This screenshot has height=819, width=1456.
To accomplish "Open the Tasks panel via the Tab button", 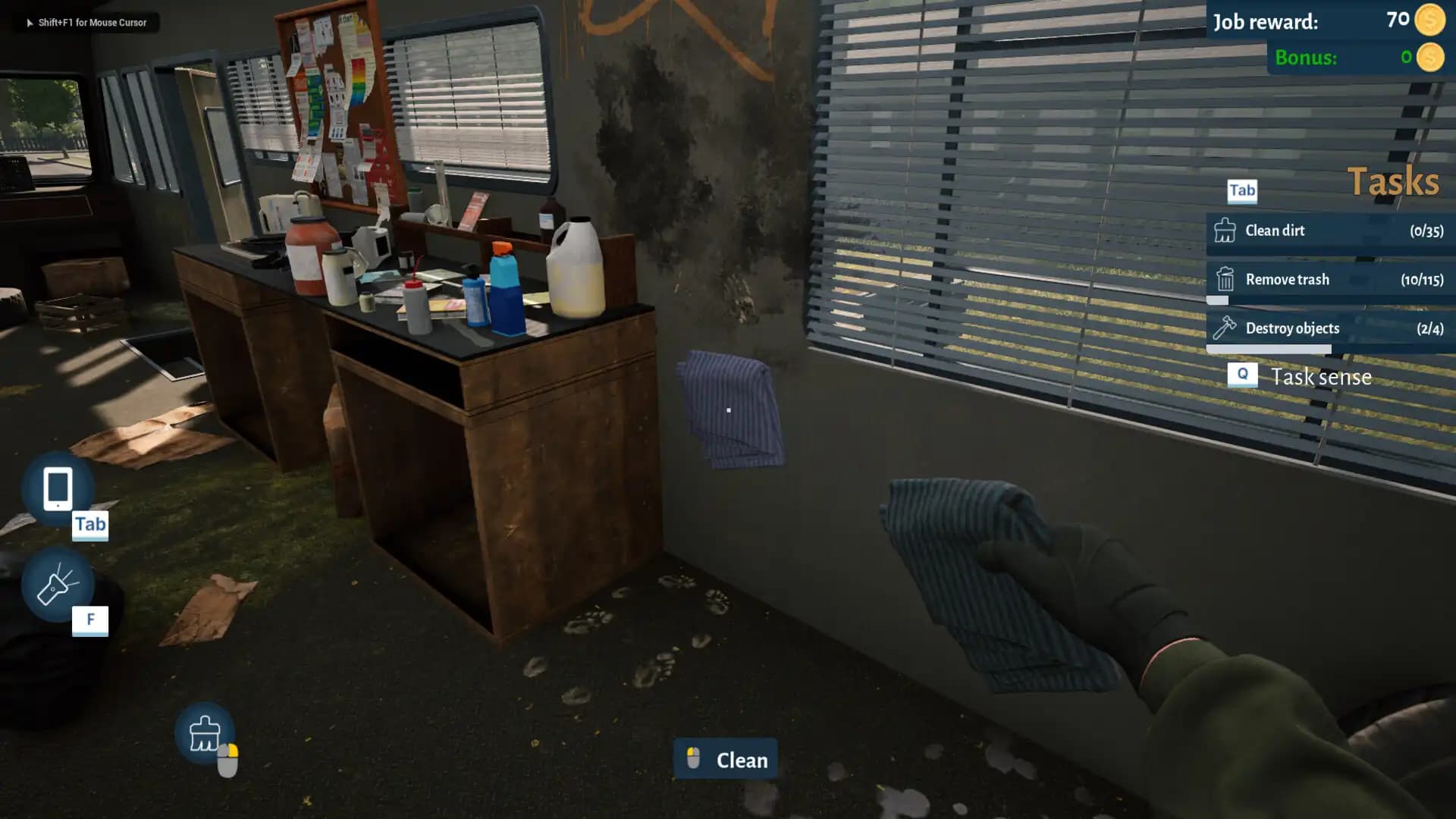I will click(x=1241, y=191).
